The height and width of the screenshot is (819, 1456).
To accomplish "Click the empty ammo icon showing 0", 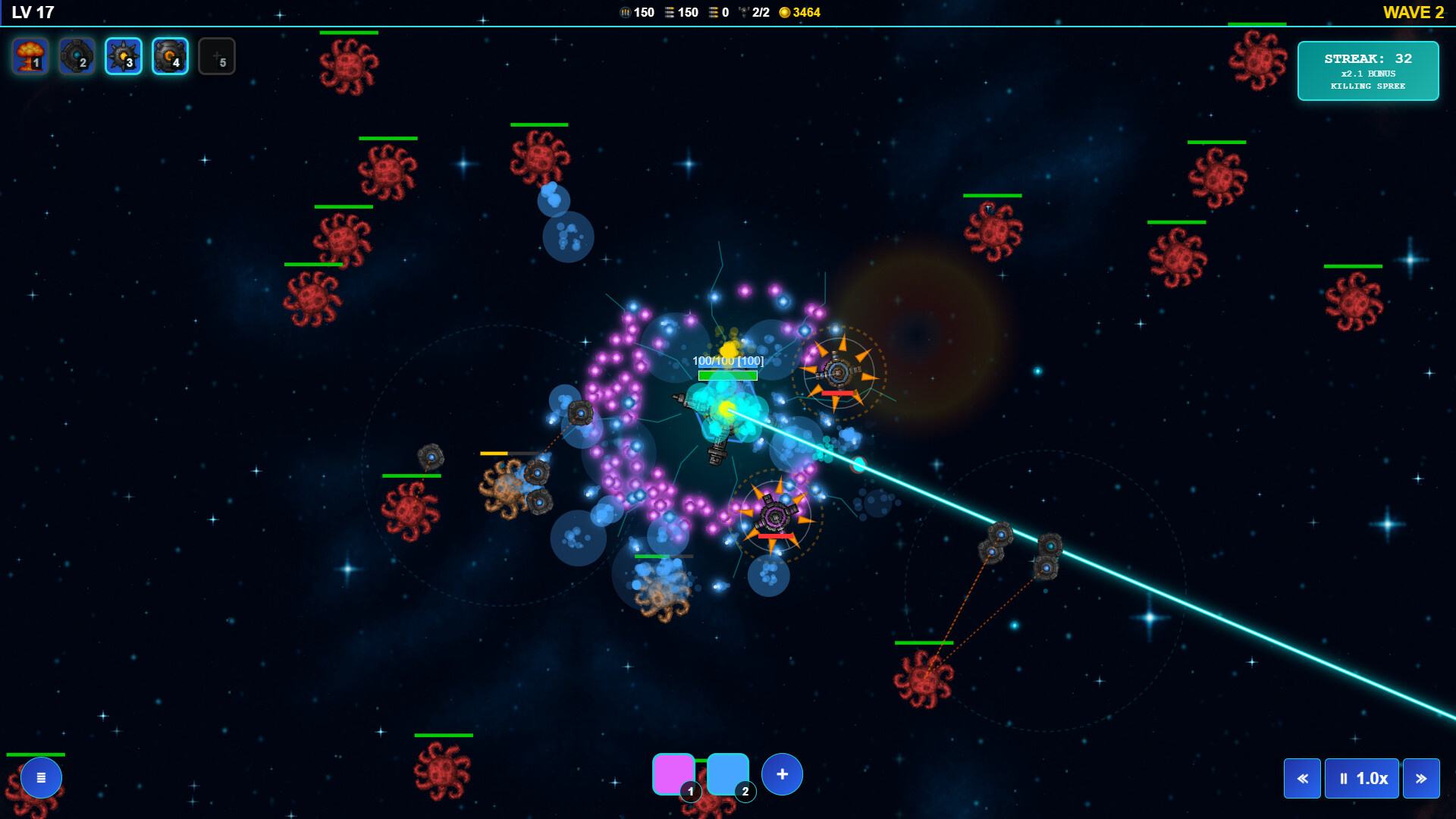I will [x=711, y=12].
